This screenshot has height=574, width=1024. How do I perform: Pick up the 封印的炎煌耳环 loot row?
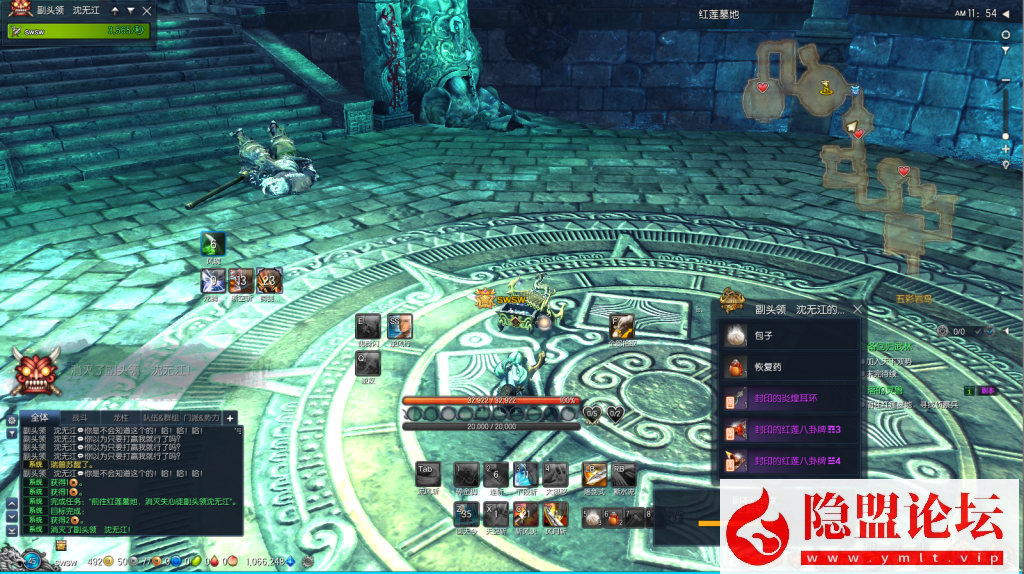[x=790, y=399]
